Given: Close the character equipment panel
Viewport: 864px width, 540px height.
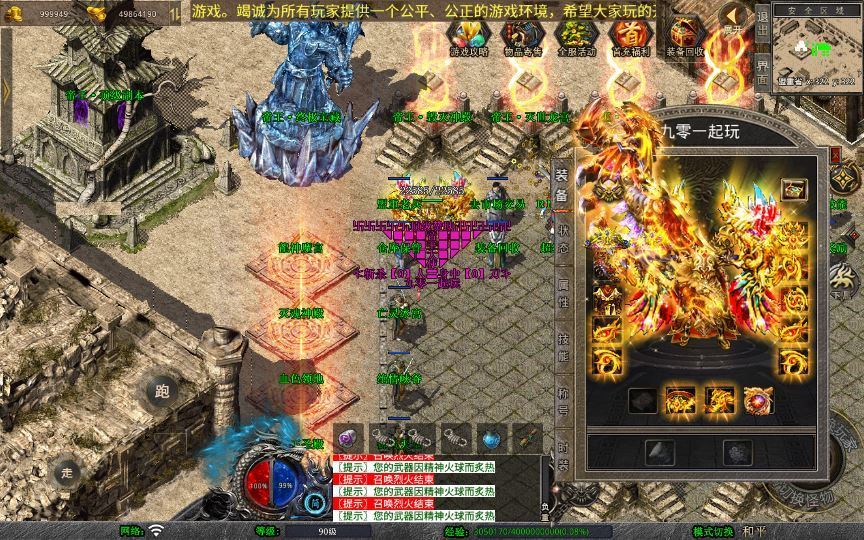Looking at the screenshot, I should [x=837, y=156].
